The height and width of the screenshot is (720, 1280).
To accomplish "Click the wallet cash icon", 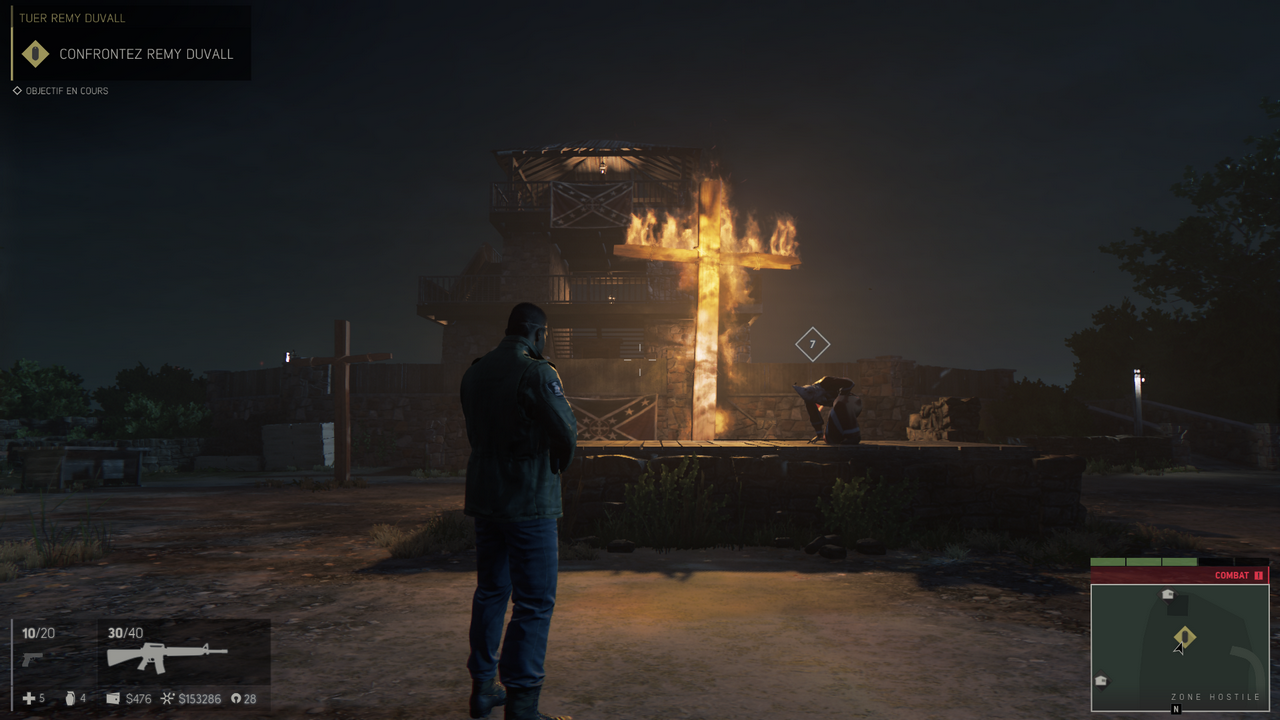I will [113, 698].
